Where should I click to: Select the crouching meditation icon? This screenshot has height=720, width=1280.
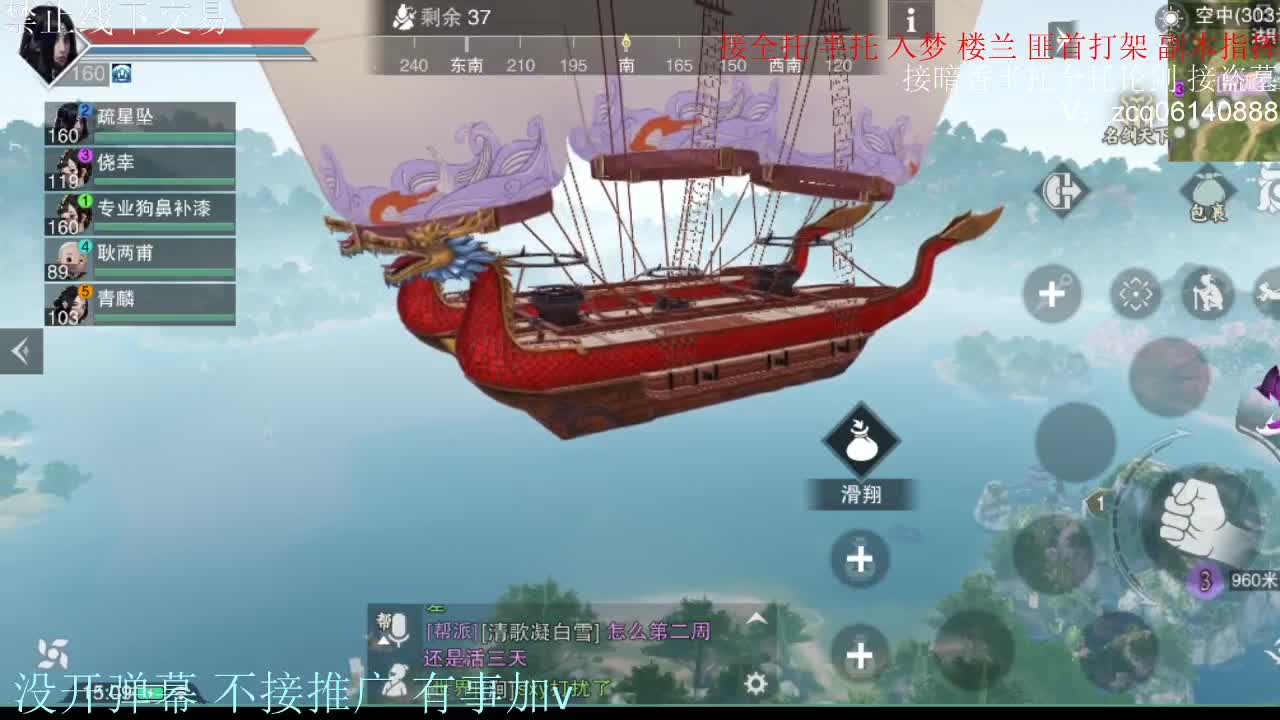coord(1209,292)
